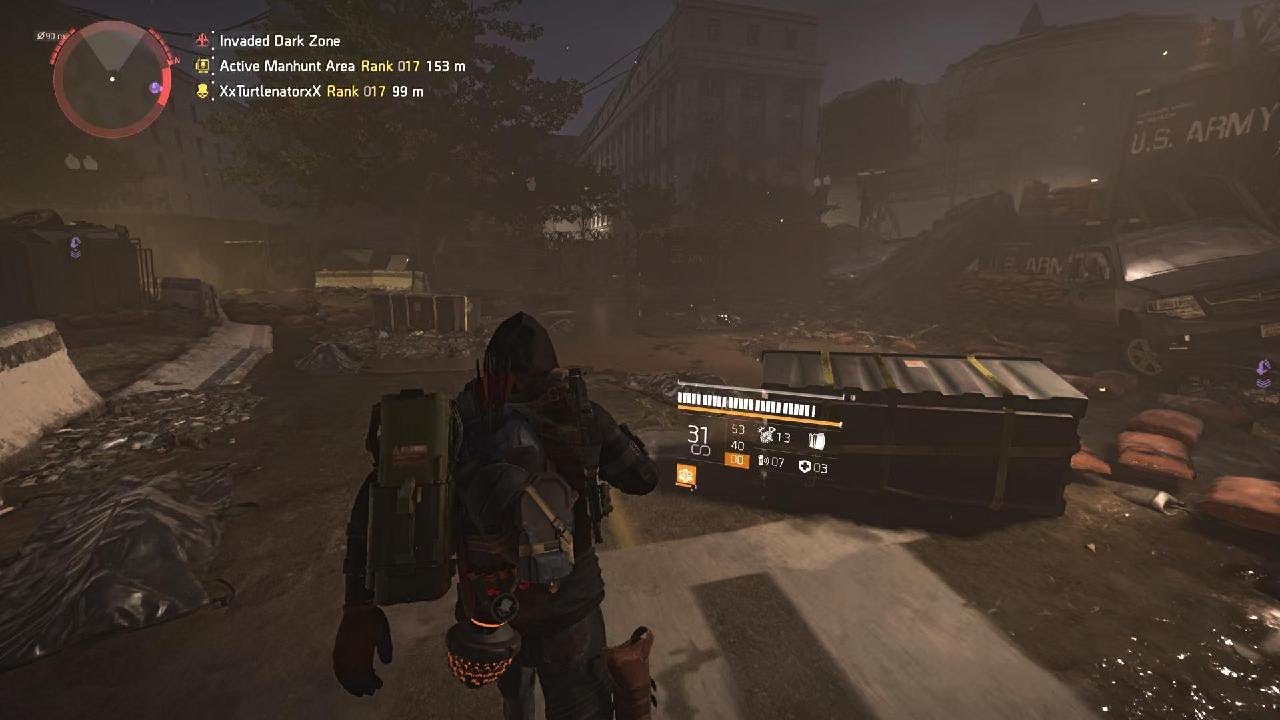The width and height of the screenshot is (1280, 720).
Task: Open the circular radar minimap
Action: coord(112,78)
